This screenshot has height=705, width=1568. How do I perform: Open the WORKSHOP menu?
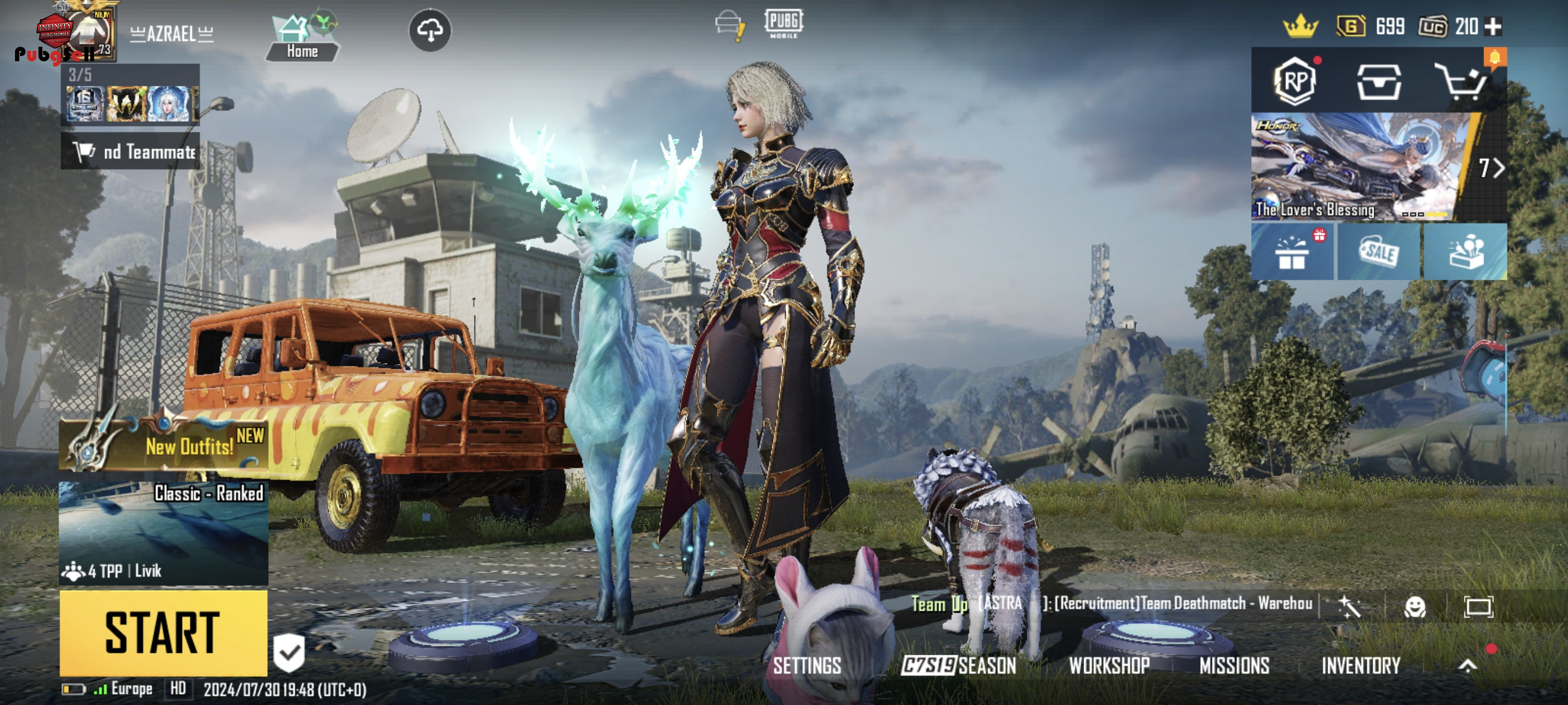coord(1109,666)
